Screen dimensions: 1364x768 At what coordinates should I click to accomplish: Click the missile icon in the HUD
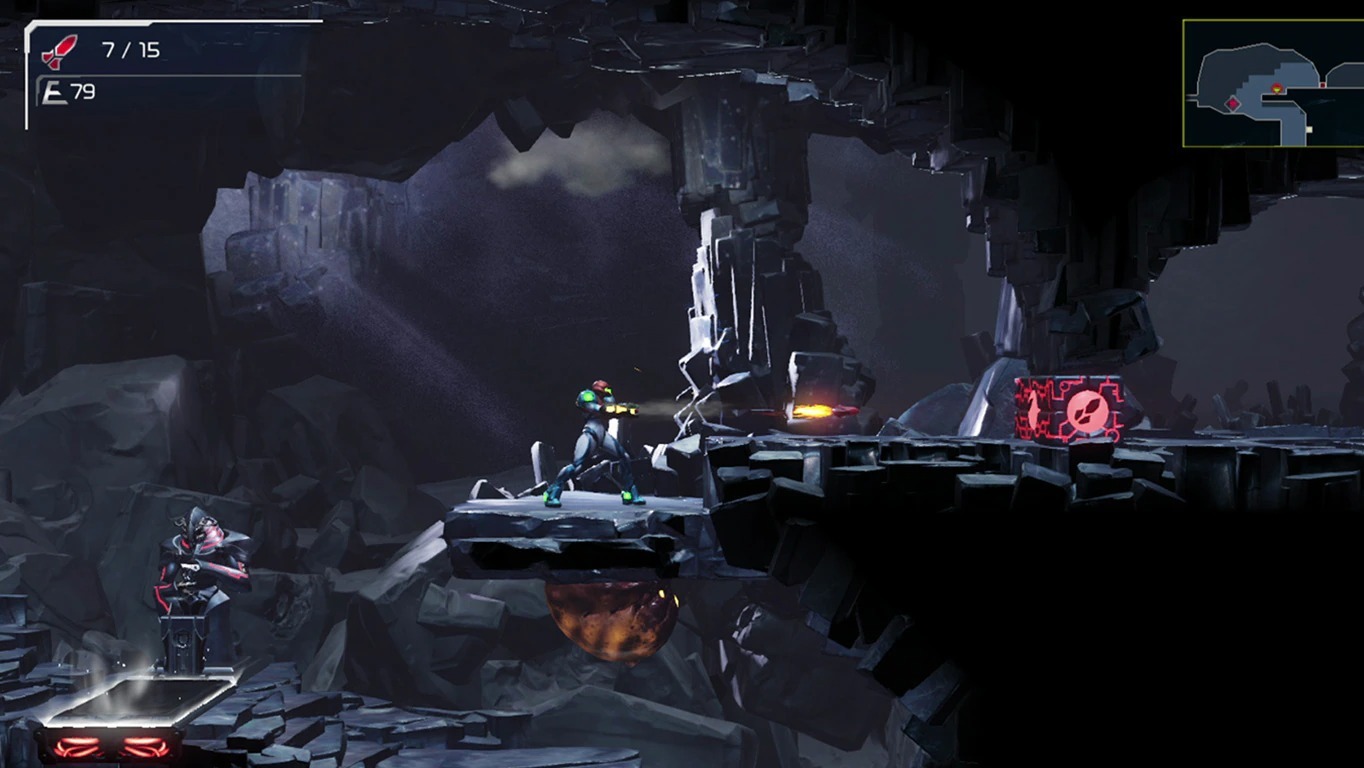pyautogui.click(x=59, y=52)
